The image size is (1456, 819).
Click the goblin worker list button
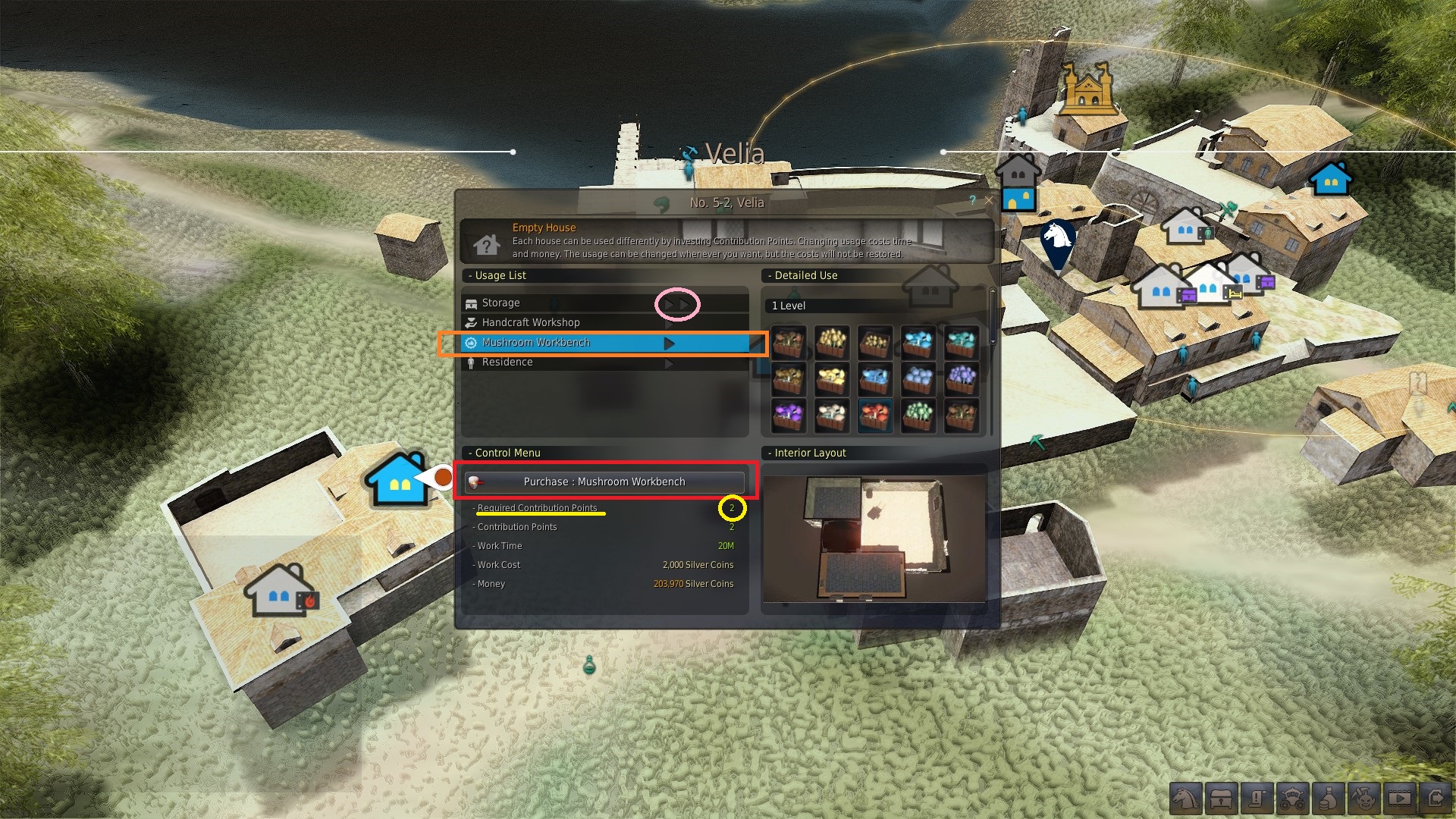pos(1363,799)
